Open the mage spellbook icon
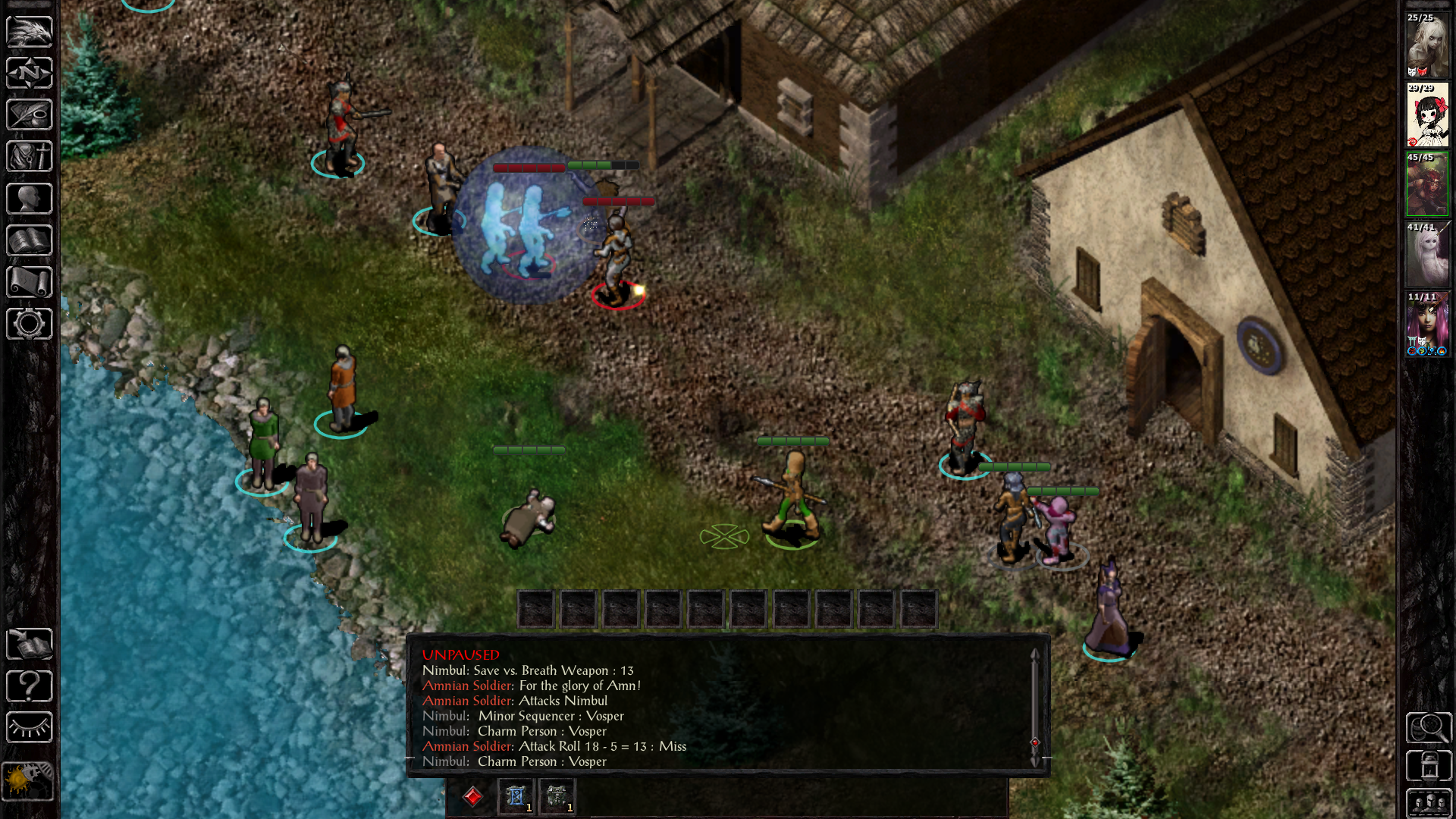This screenshot has height=819, width=1456. coord(30,240)
